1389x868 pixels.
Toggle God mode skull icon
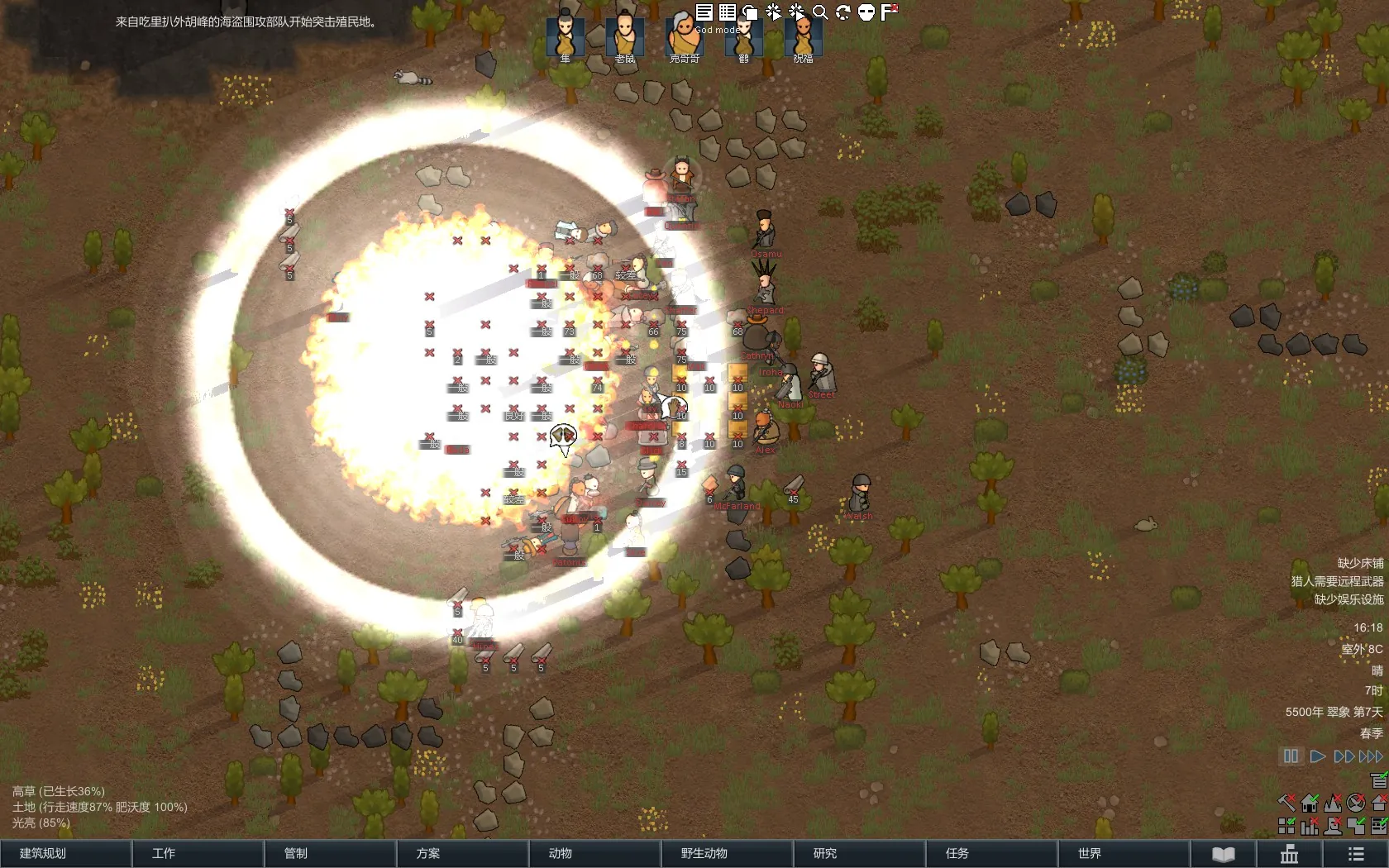pos(866,12)
